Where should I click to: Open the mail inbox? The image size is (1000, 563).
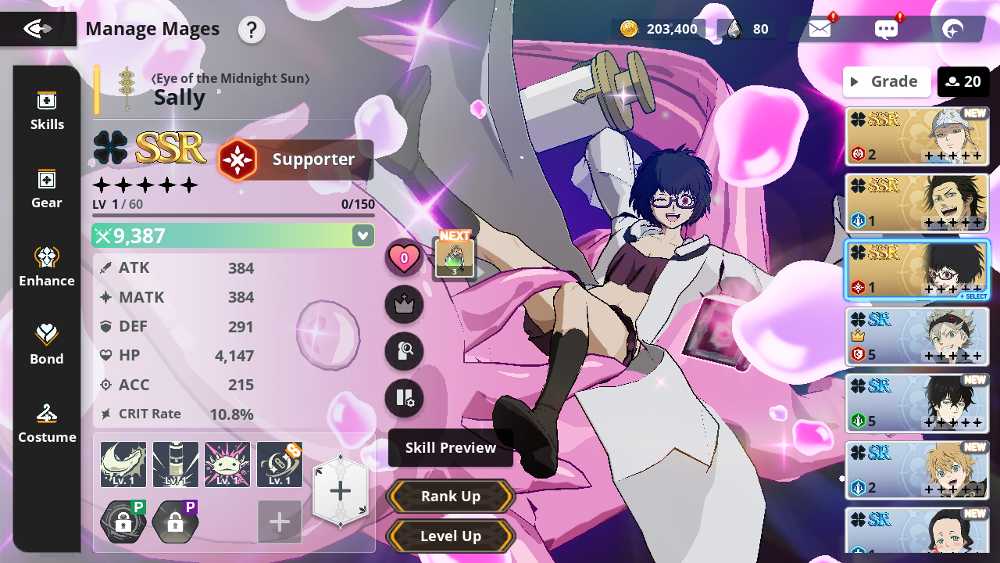(820, 29)
